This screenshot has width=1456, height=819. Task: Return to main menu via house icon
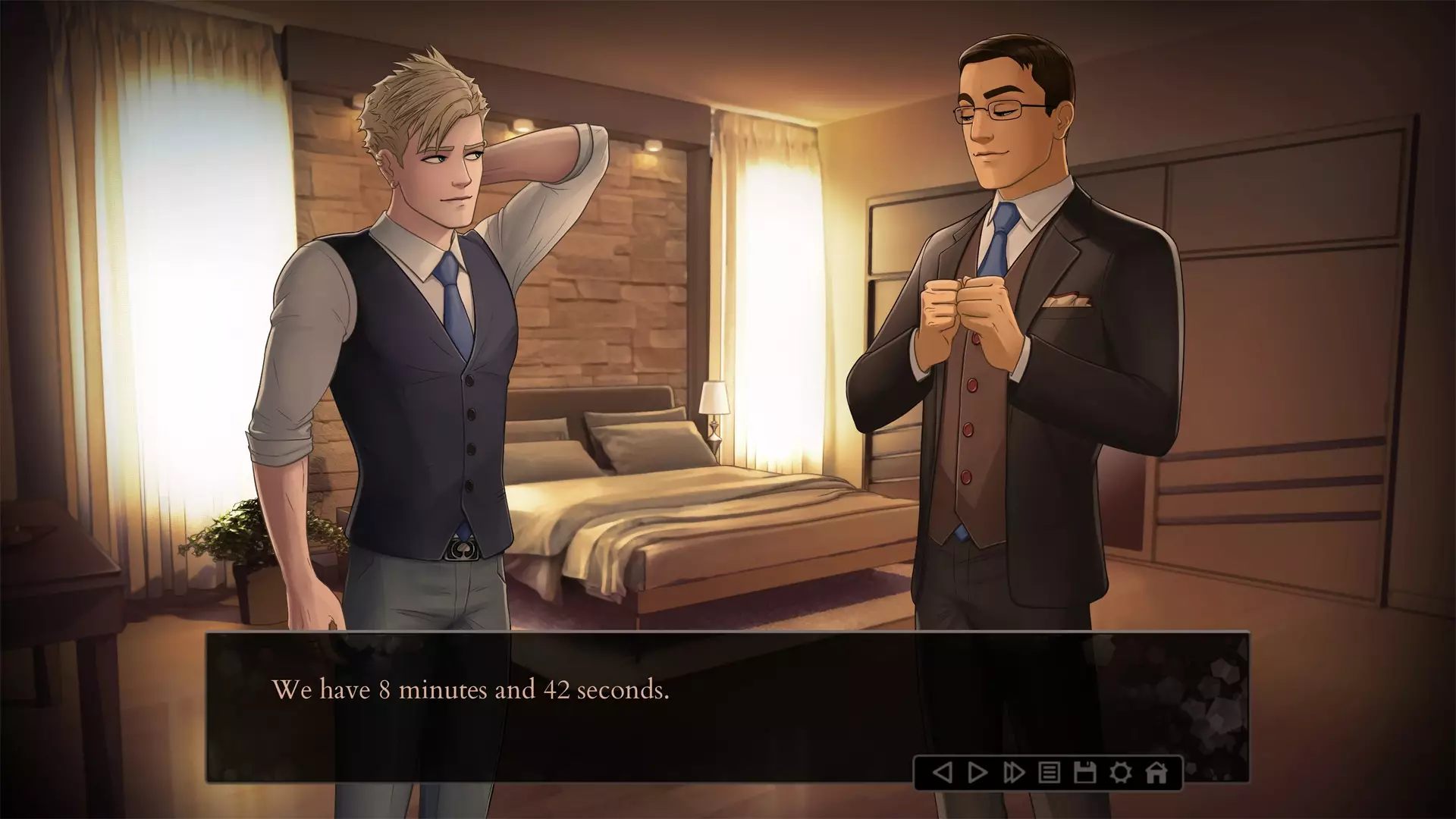(1156, 773)
